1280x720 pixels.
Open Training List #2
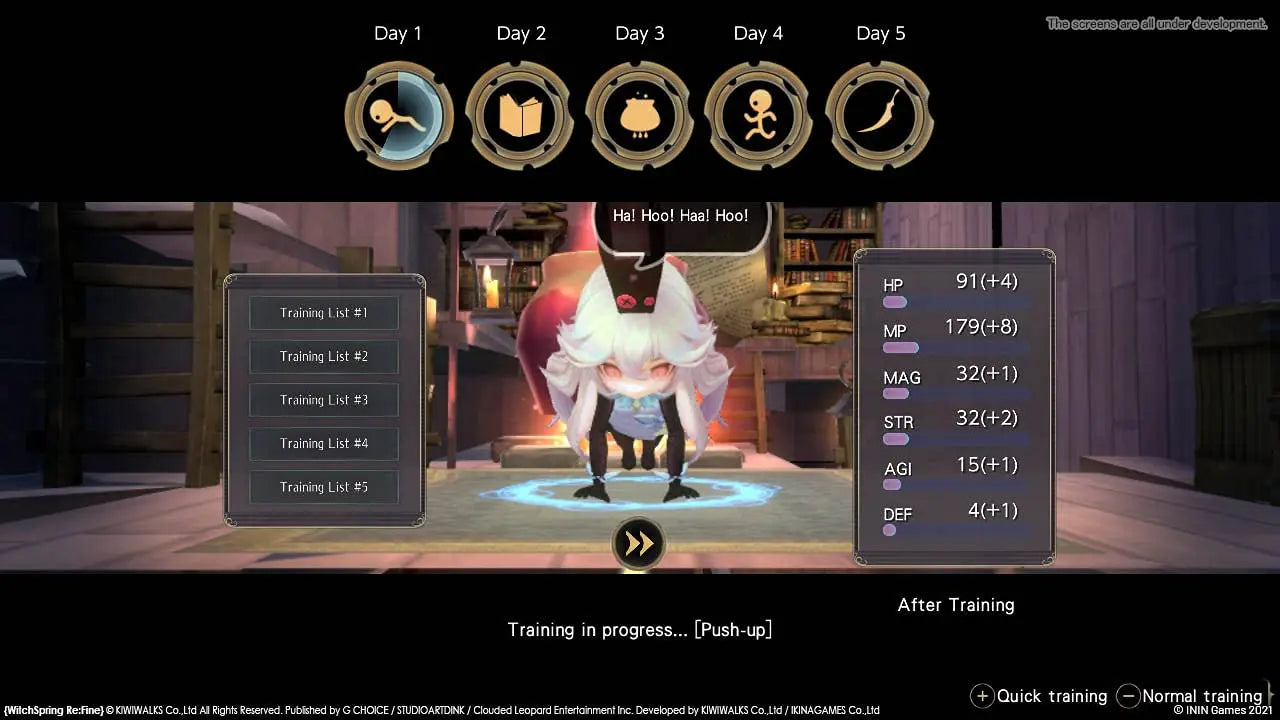pyautogui.click(x=323, y=356)
